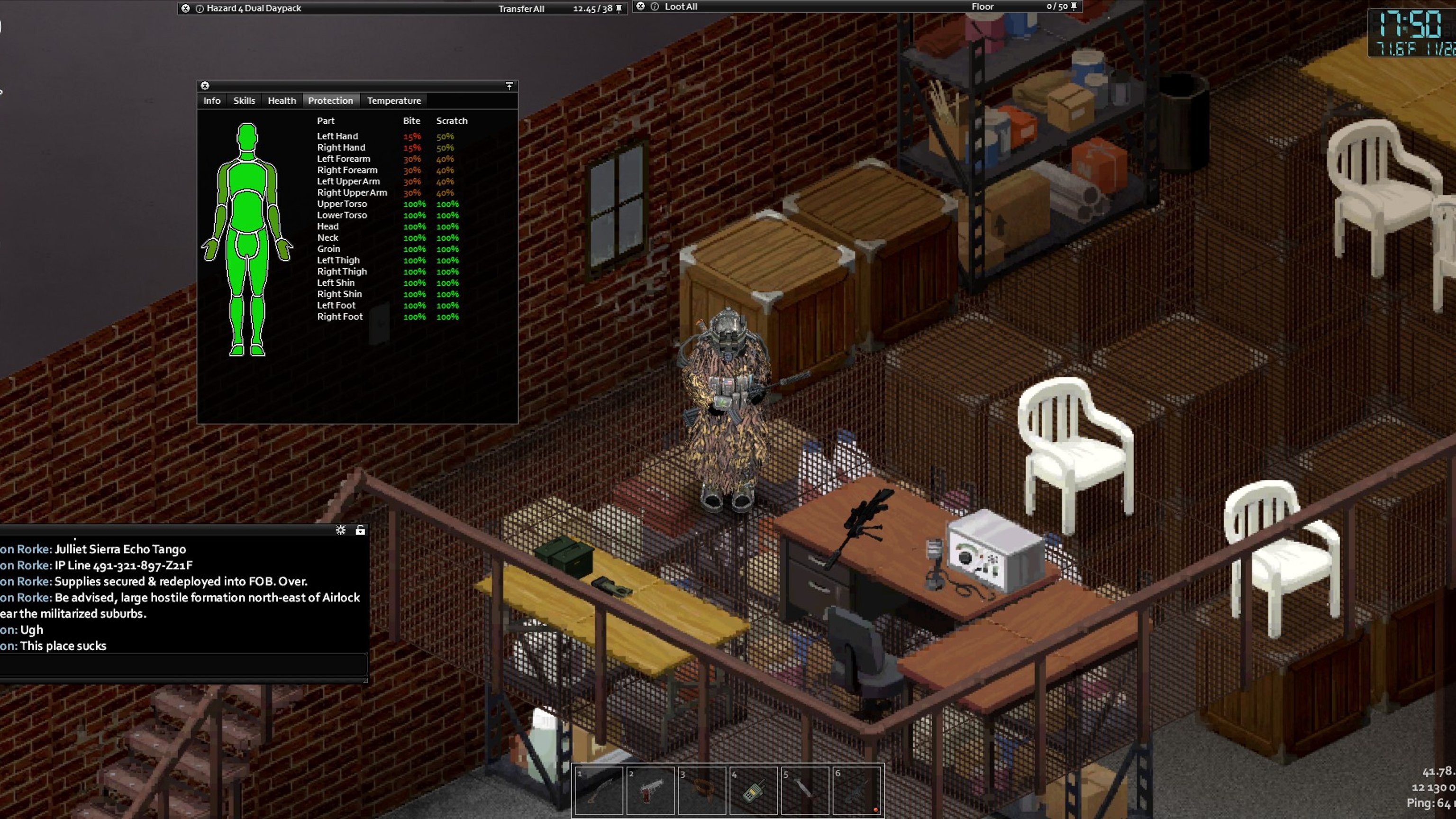
Task: Equip the knife in hotbar slot 5
Action: [x=805, y=790]
